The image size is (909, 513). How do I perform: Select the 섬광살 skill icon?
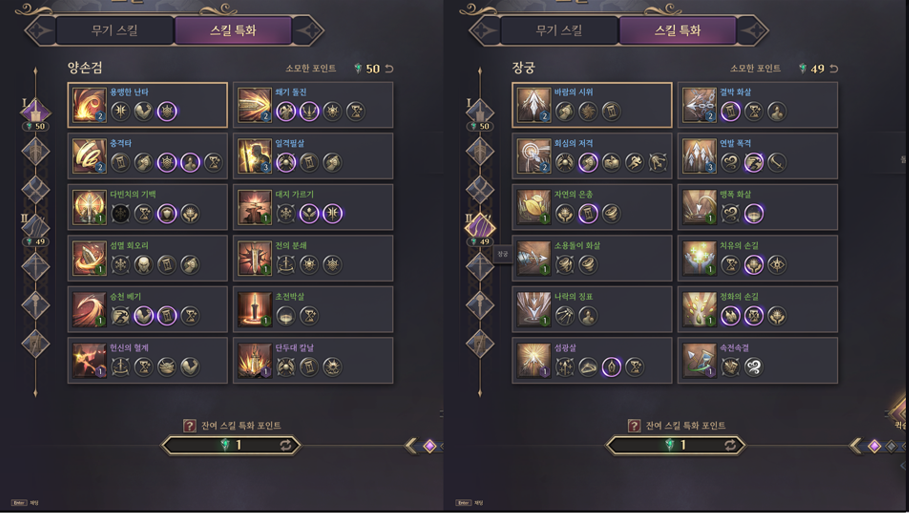pyautogui.click(x=534, y=360)
